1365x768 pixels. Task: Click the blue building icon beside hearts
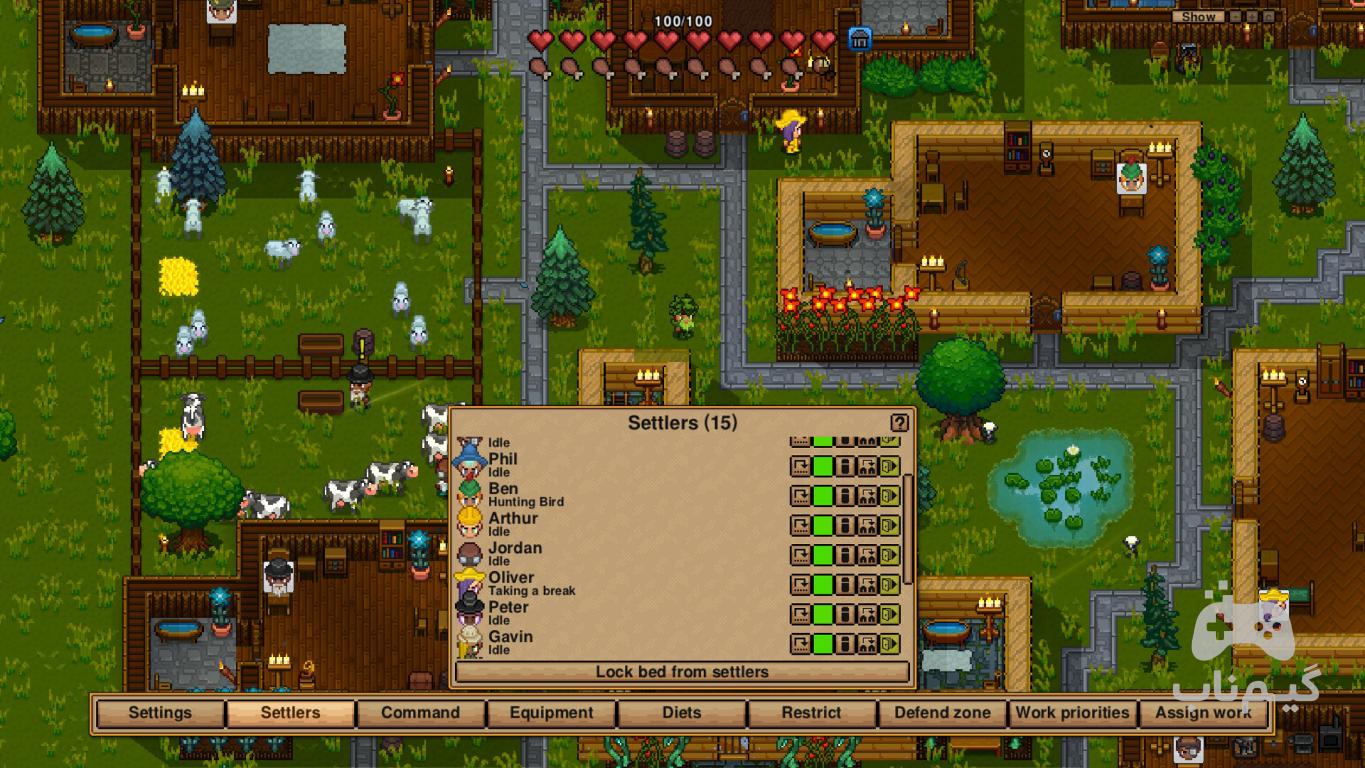click(859, 39)
